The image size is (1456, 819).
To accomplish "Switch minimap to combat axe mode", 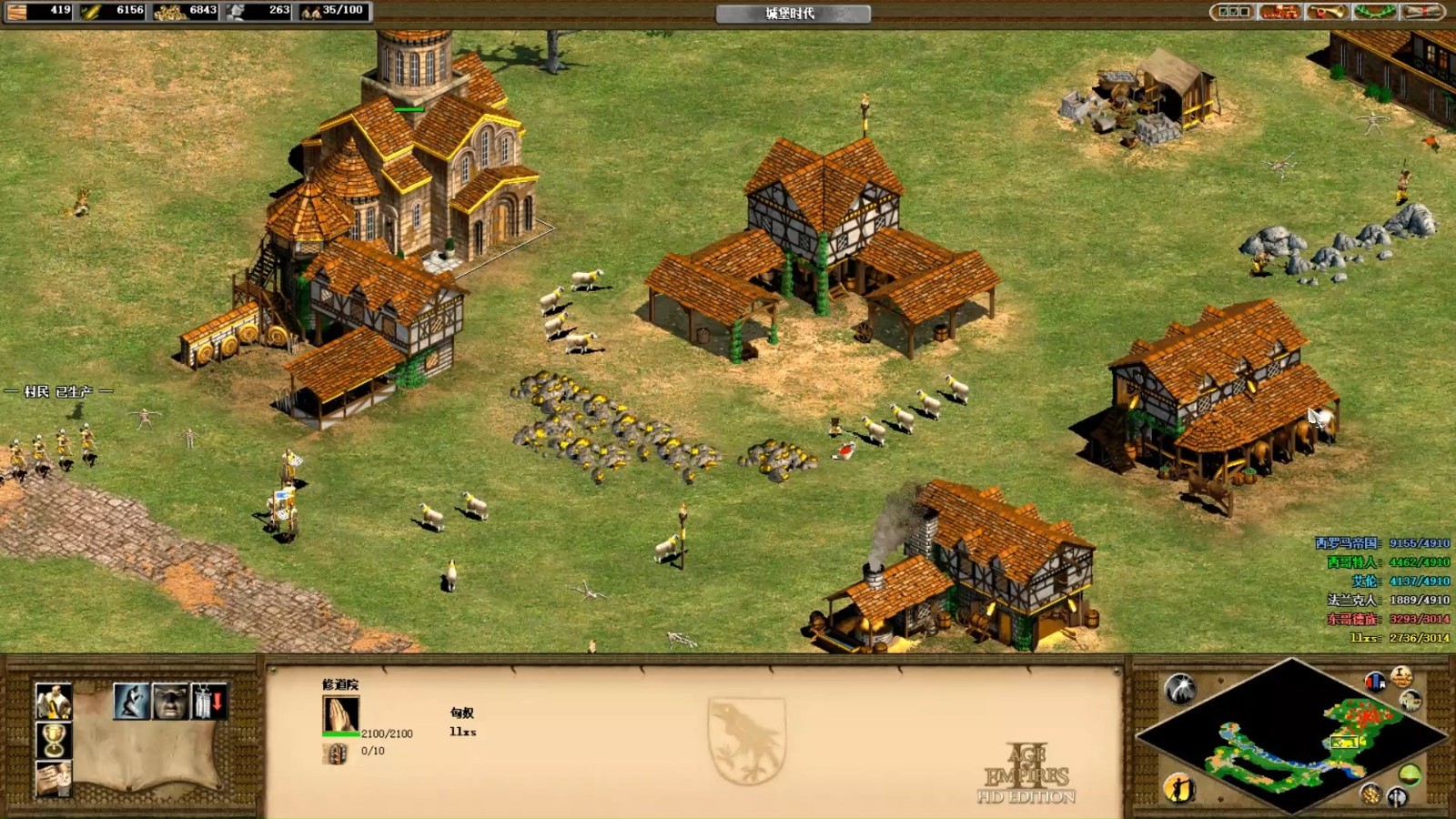I will [x=1397, y=798].
